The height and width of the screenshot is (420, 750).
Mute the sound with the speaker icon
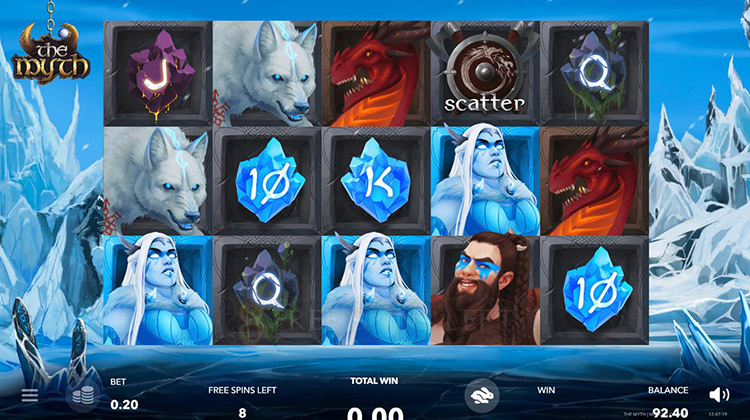(719, 395)
